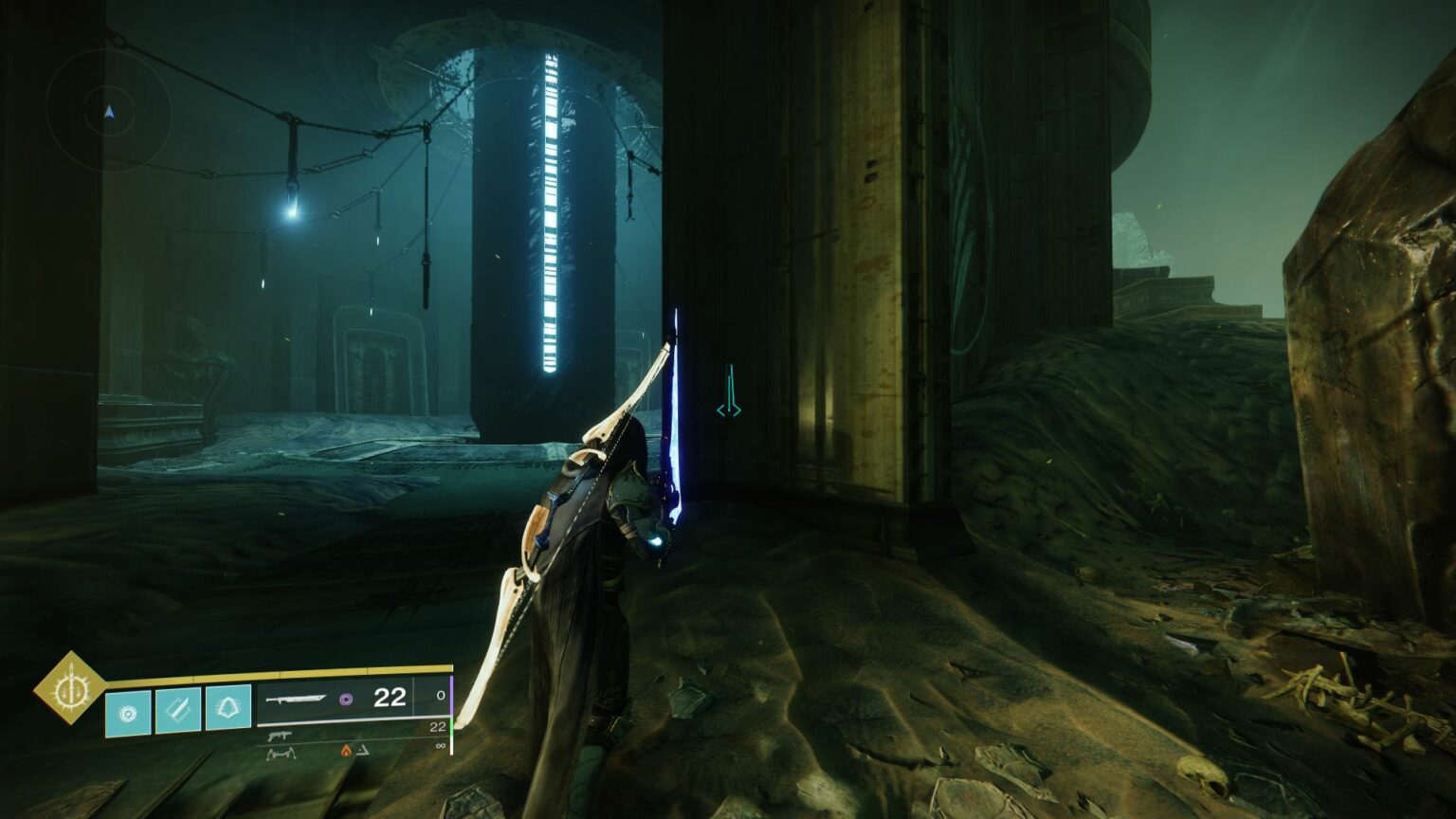This screenshot has height=819, width=1456.
Task: Click the triangular kinetic ammo icon
Action: click(364, 751)
